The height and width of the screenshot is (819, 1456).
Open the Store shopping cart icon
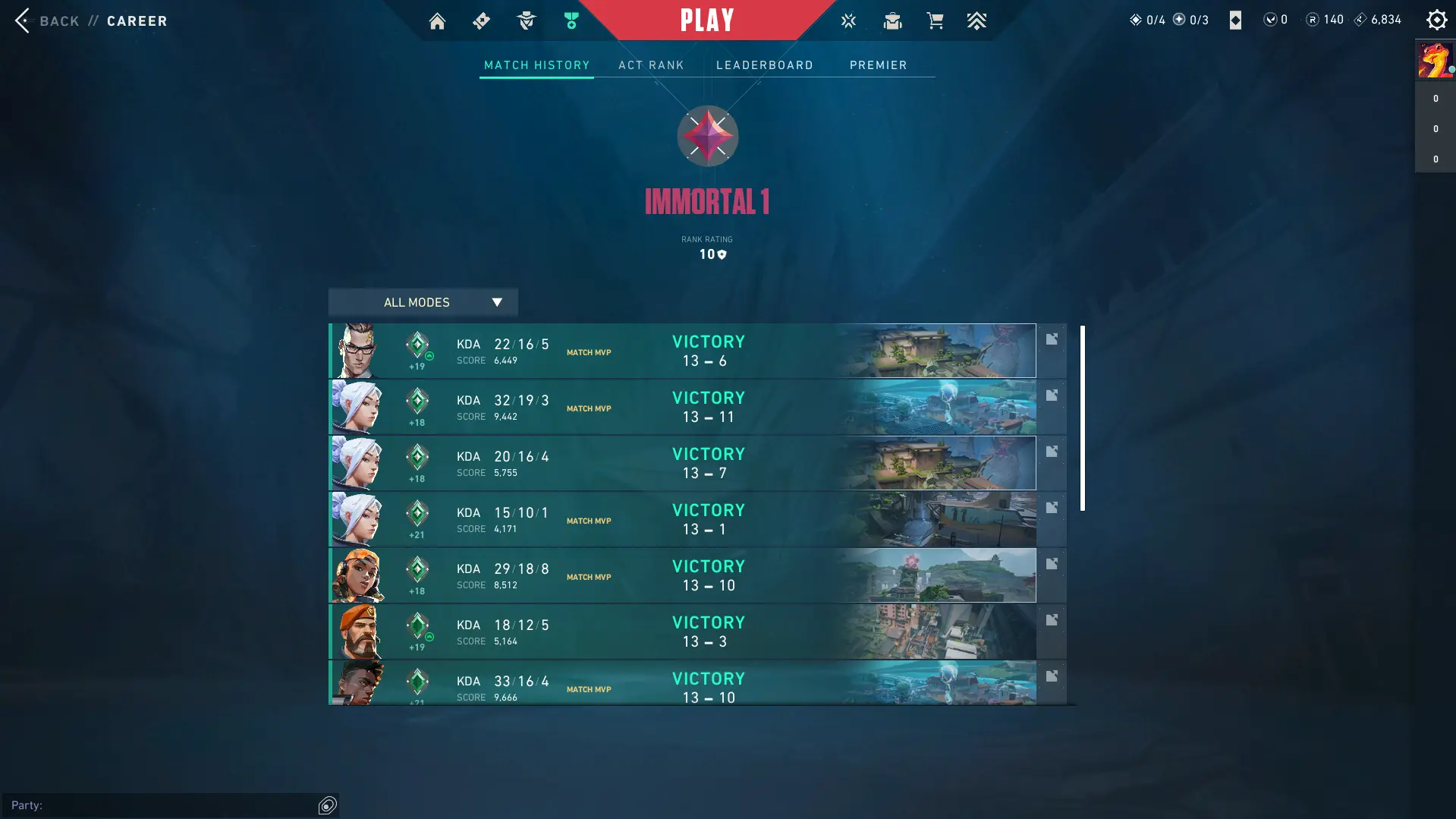[935, 20]
